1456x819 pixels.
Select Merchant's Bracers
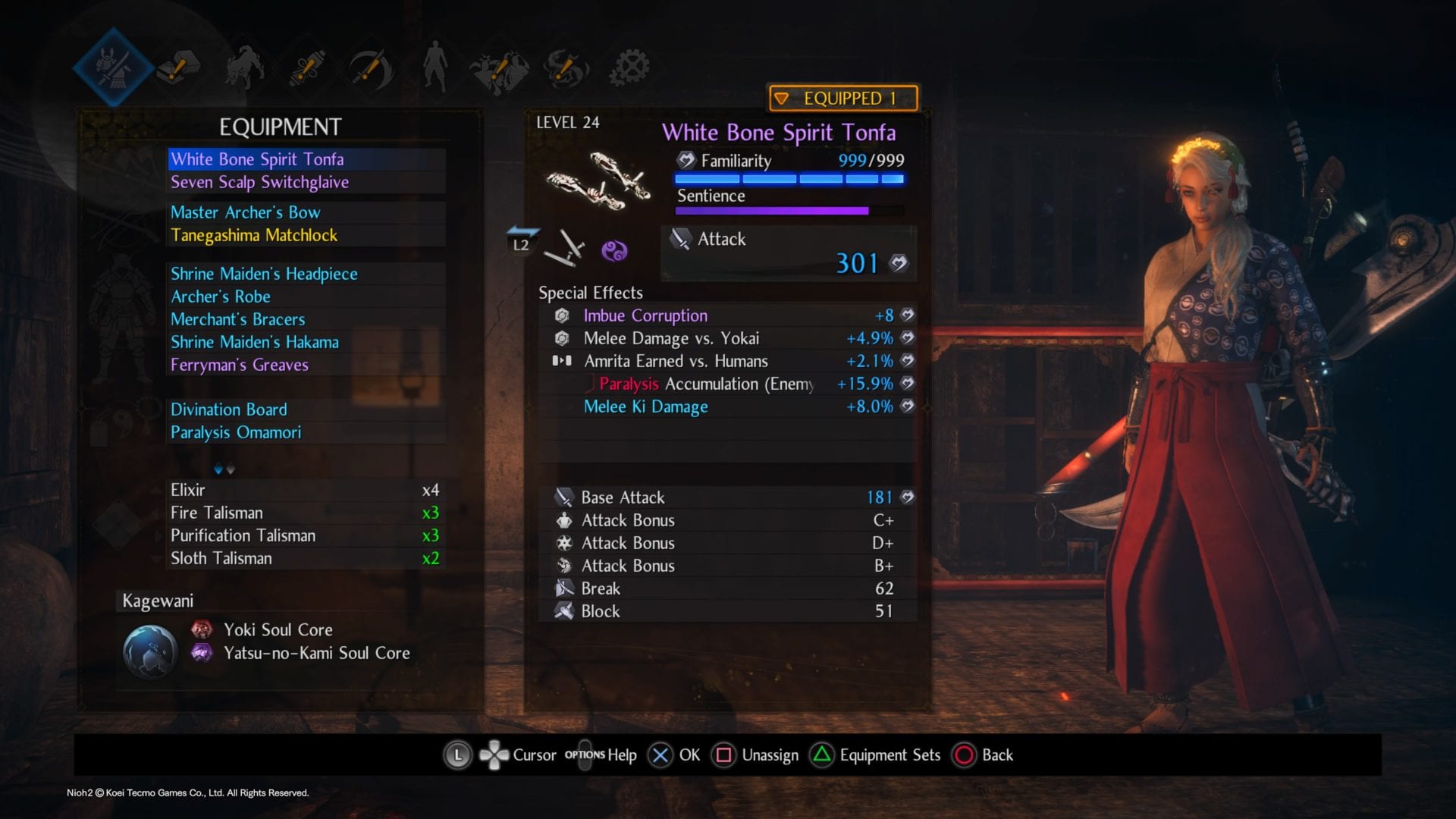[x=238, y=319]
